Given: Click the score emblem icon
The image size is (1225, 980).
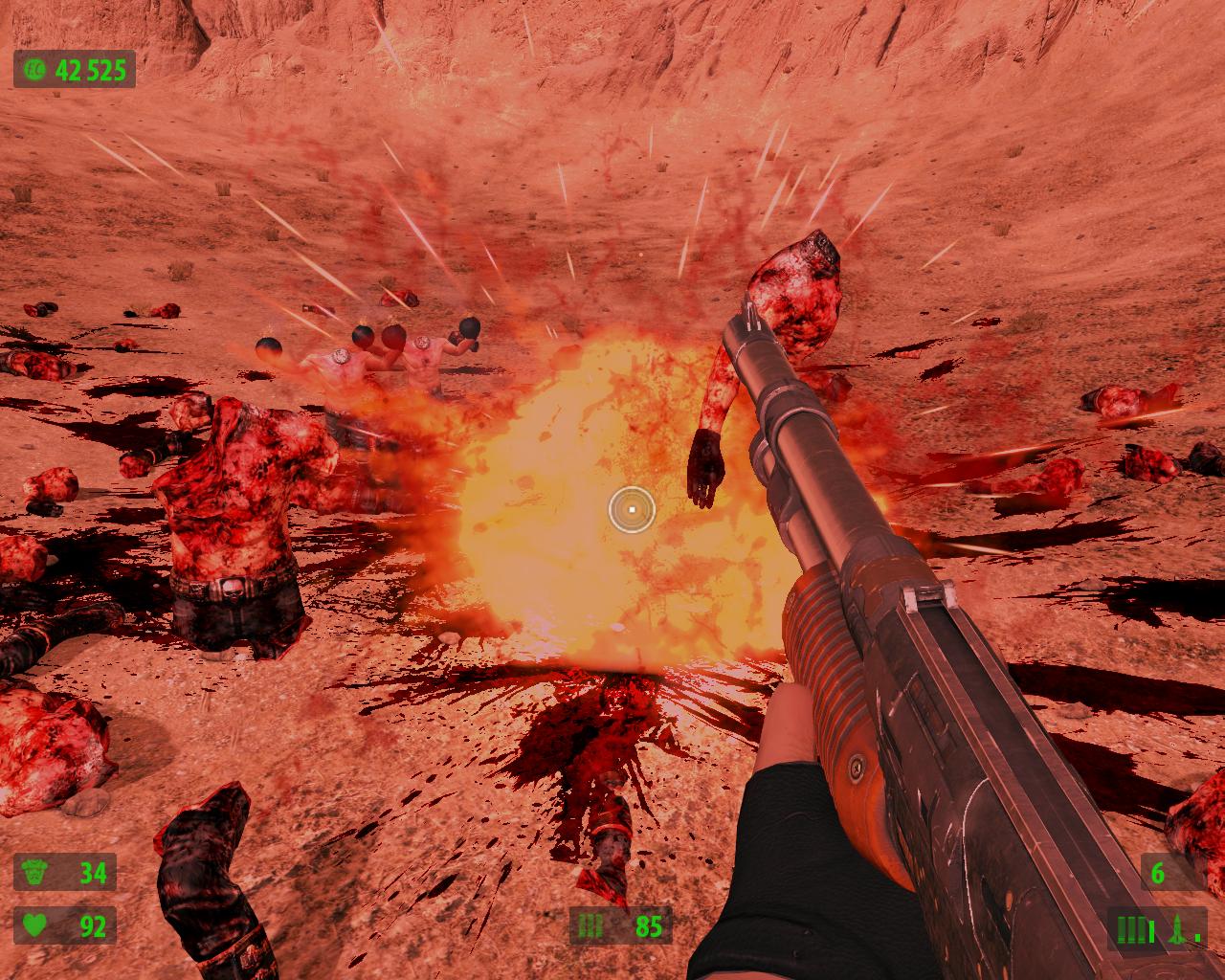Looking at the screenshot, I should 33,70.
